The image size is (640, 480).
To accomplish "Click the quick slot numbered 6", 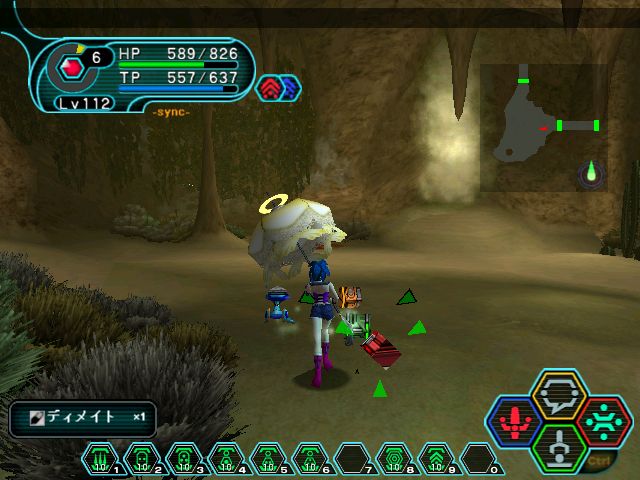I will (x=311, y=458).
